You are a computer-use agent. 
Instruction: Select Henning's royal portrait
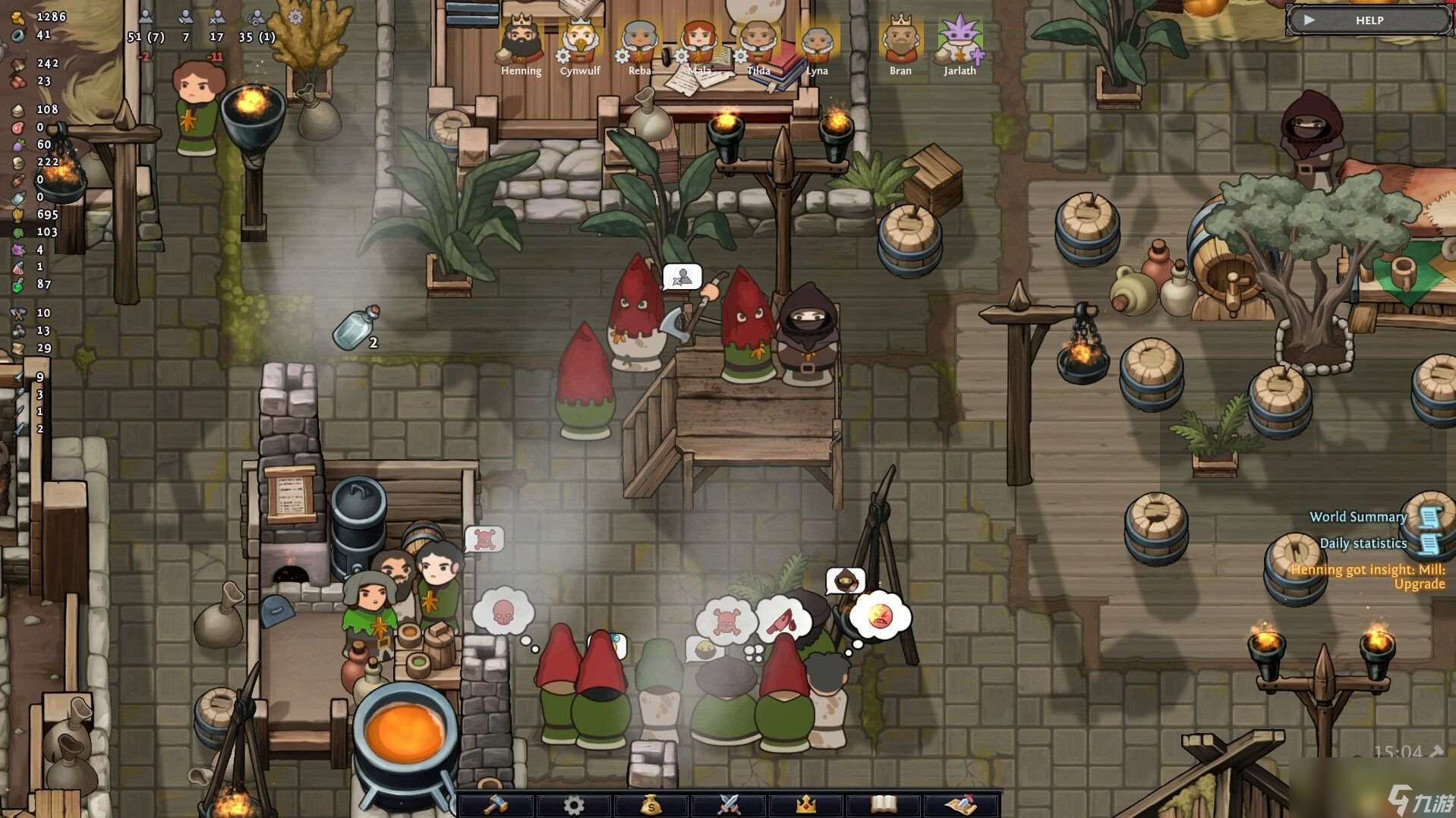click(x=521, y=41)
